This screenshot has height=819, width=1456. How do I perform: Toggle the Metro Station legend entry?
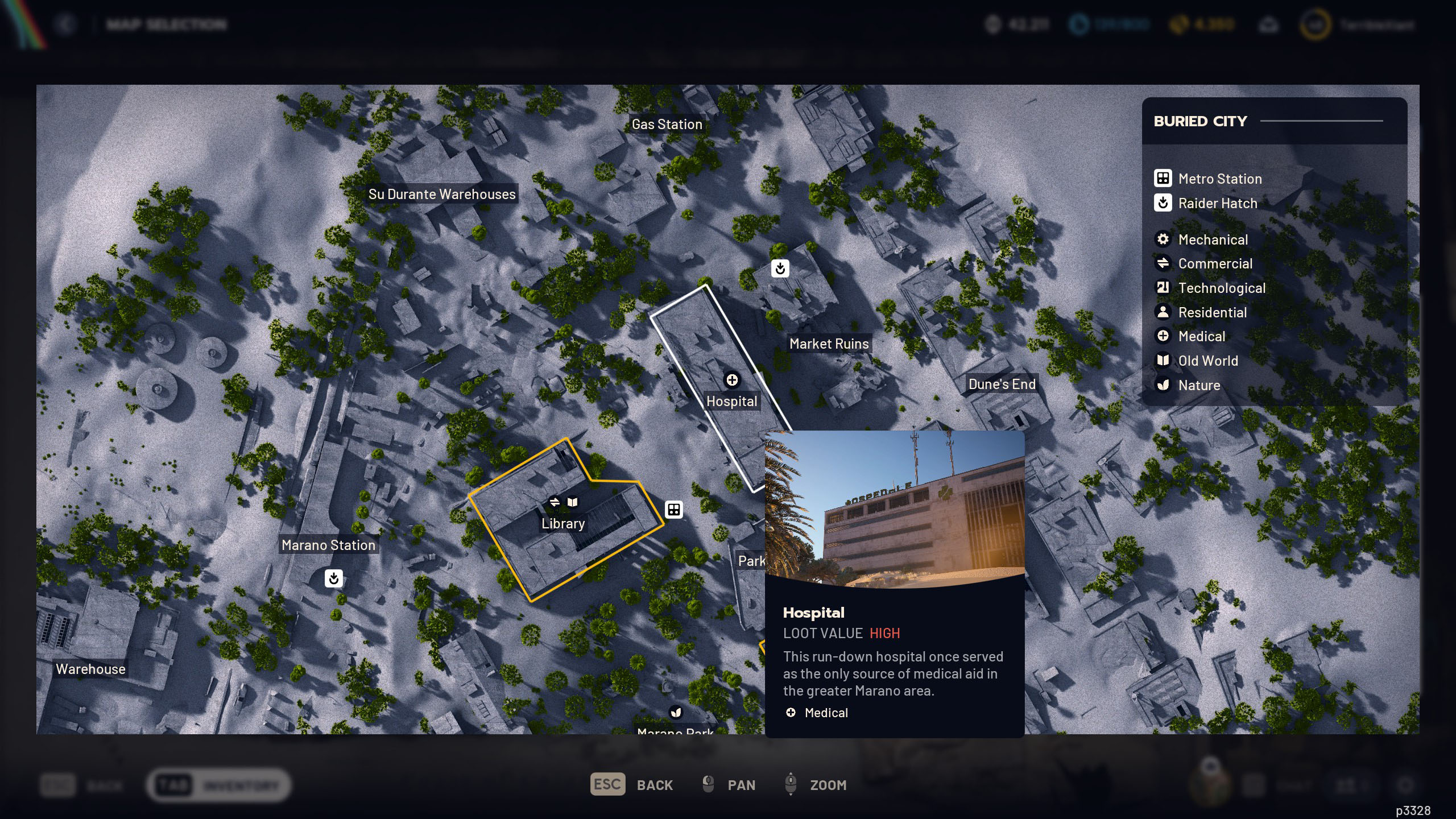click(x=1219, y=179)
